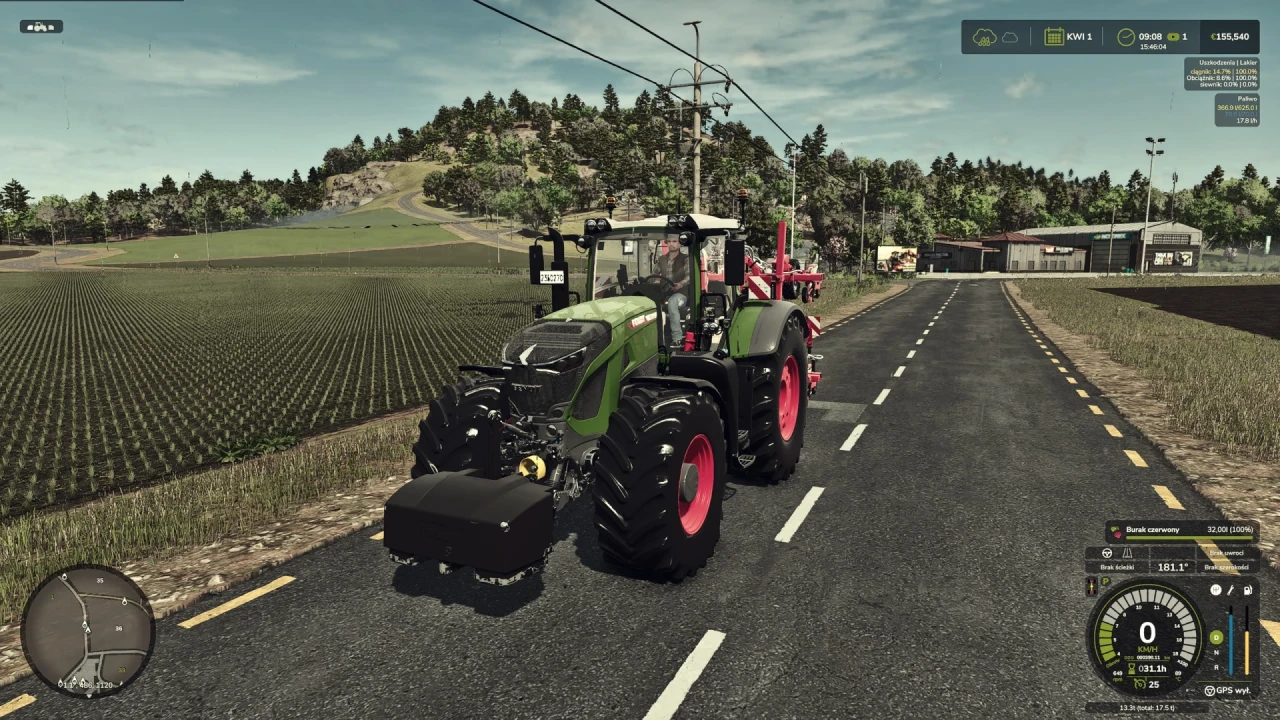Click the beet icon on the Burak czerwony bar
The width and height of the screenshot is (1280, 720).
(1116, 531)
